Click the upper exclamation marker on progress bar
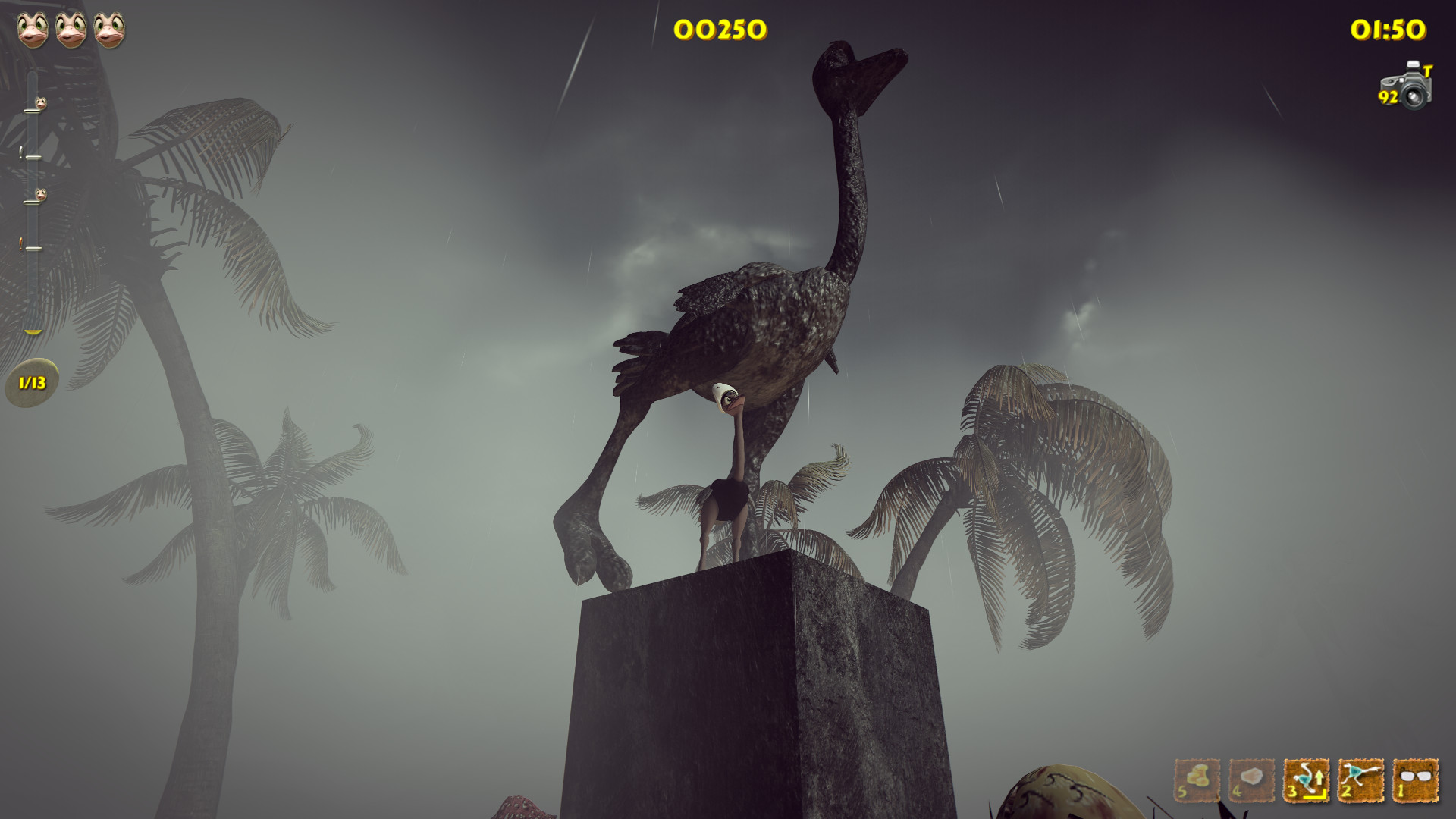 (x=20, y=152)
